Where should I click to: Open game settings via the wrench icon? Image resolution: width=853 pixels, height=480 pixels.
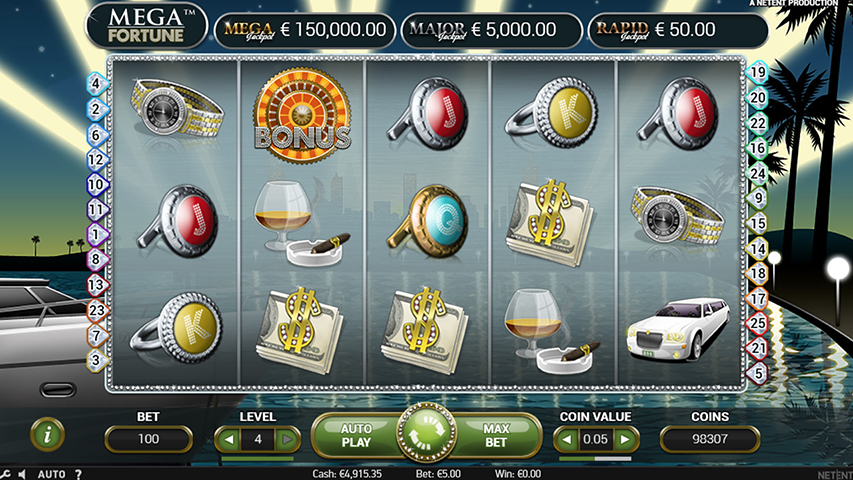[x=6, y=474]
